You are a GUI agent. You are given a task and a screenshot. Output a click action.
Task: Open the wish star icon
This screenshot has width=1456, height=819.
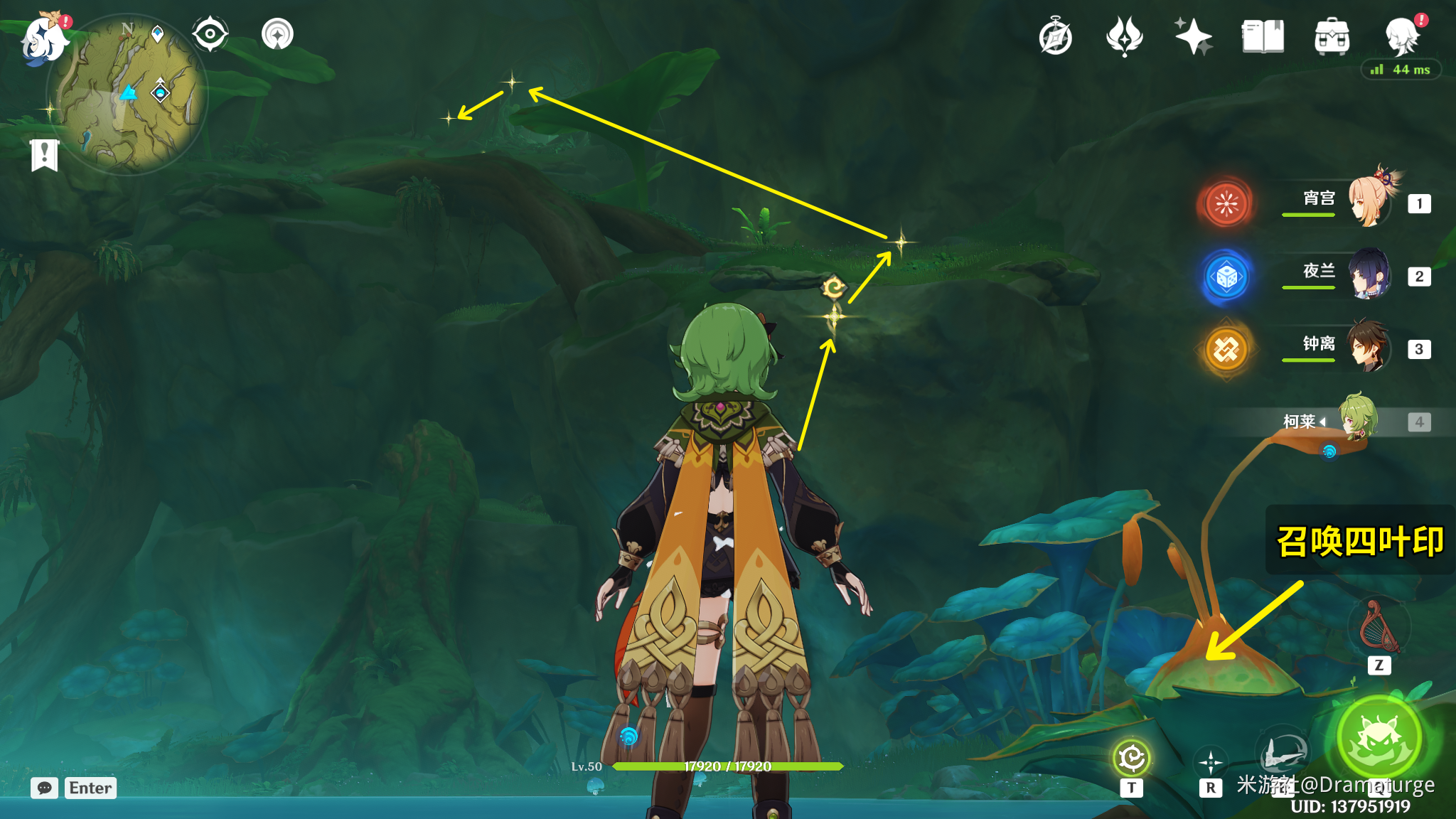(1193, 37)
